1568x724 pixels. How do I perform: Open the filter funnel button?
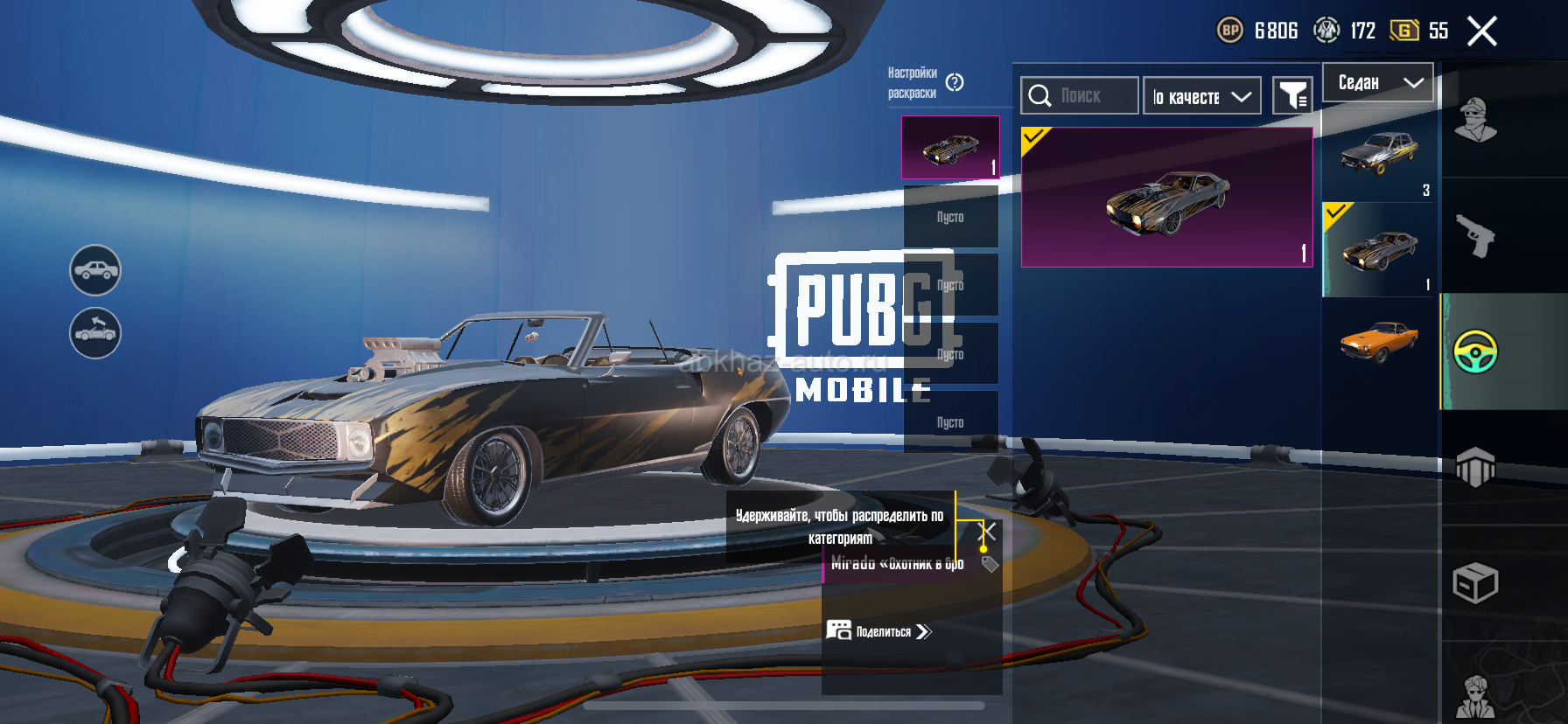pos(1292,95)
